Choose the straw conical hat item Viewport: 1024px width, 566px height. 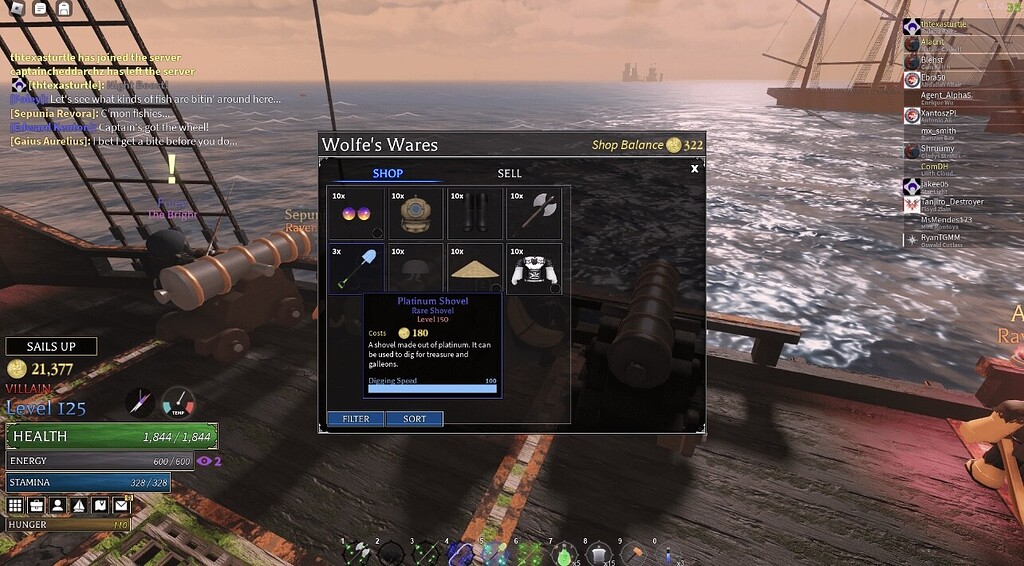tap(475, 268)
